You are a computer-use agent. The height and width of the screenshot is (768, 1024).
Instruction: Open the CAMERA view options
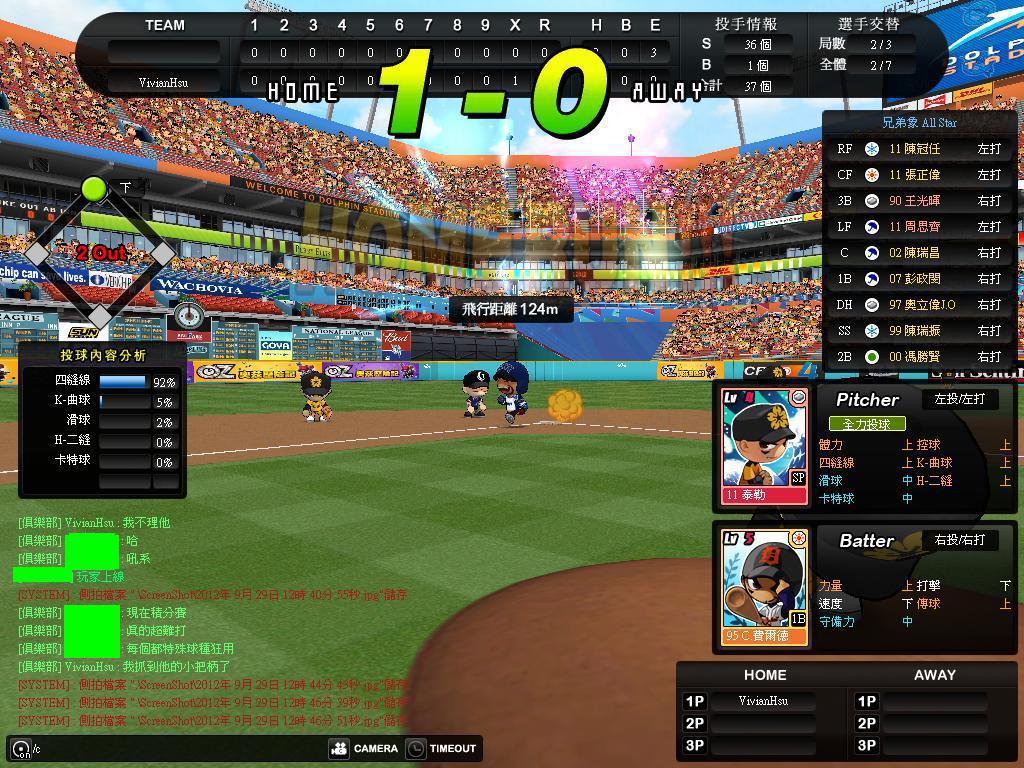tap(364, 748)
